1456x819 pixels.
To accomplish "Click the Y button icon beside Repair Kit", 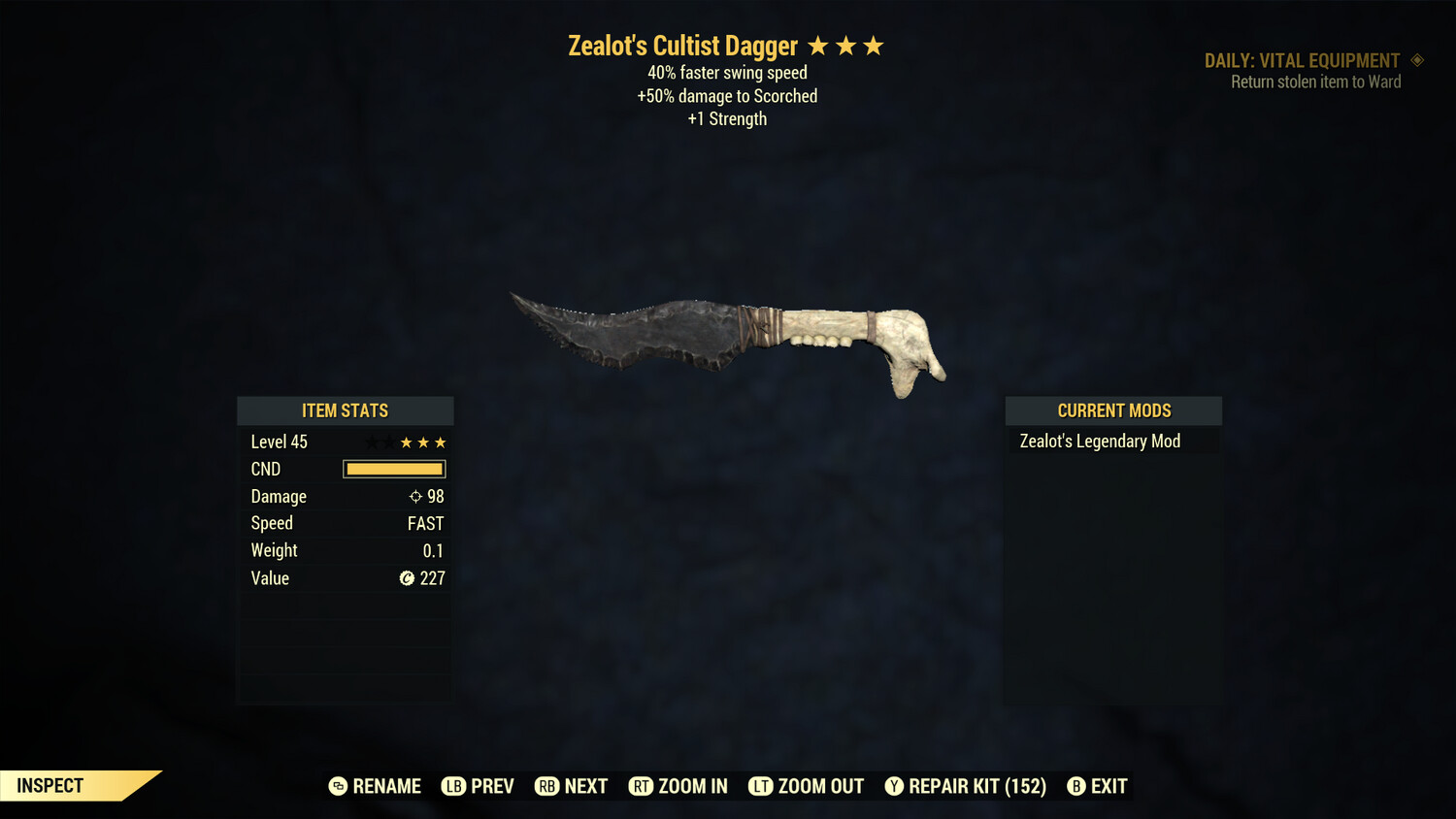I will click(894, 786).
